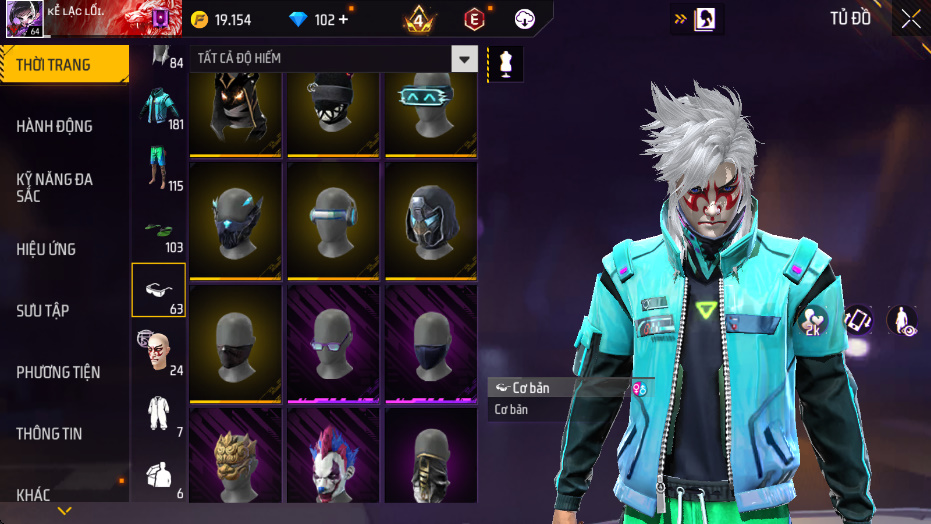Image resolution: width=931 pixels, height=524 pixels.
Task: Open the HIỆU ỨNG section
Action: [x=47, y=249]
